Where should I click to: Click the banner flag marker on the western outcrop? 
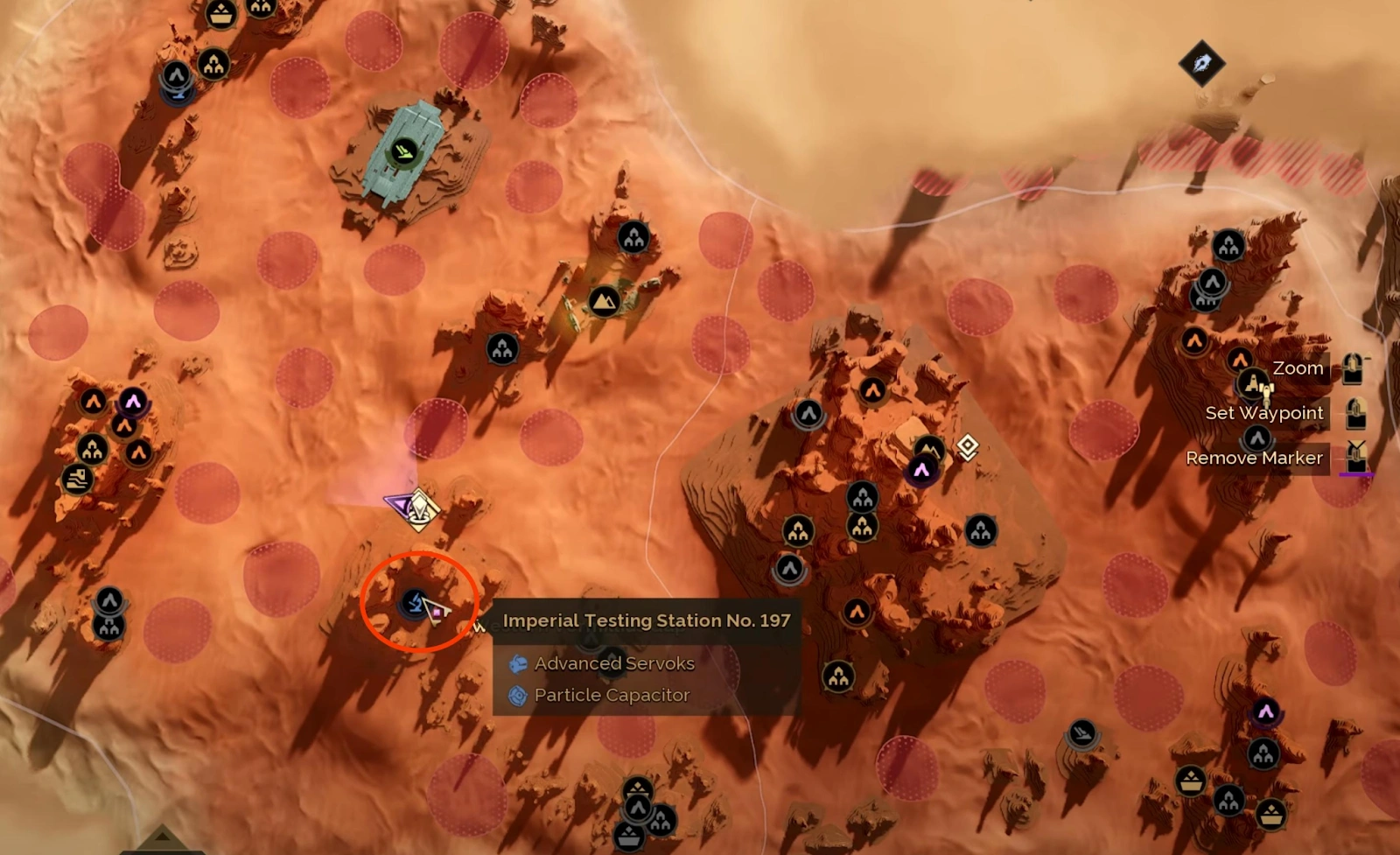click(x=77, y=480)
